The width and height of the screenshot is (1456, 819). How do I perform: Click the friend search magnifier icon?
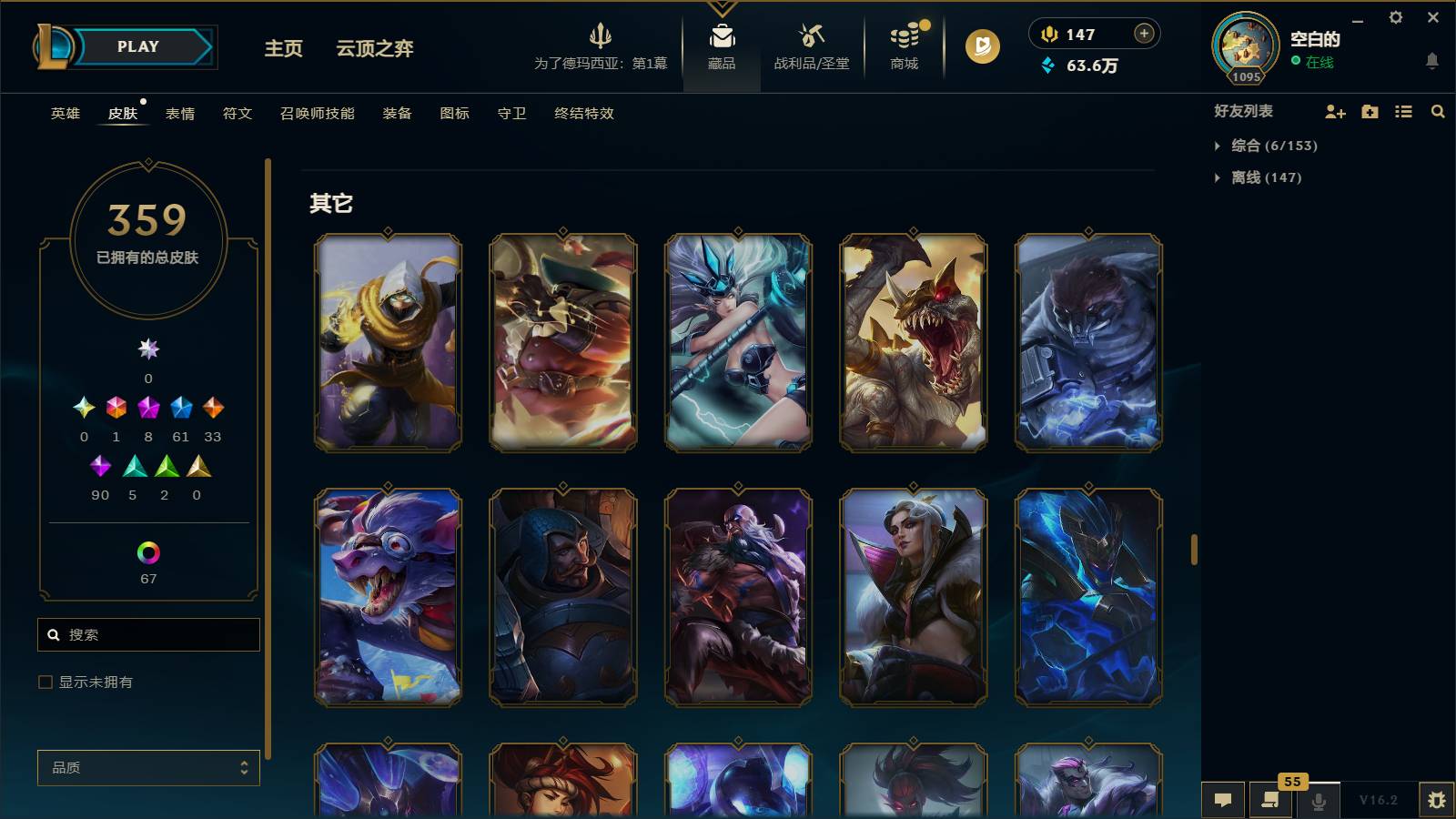tap(1438, 112)
